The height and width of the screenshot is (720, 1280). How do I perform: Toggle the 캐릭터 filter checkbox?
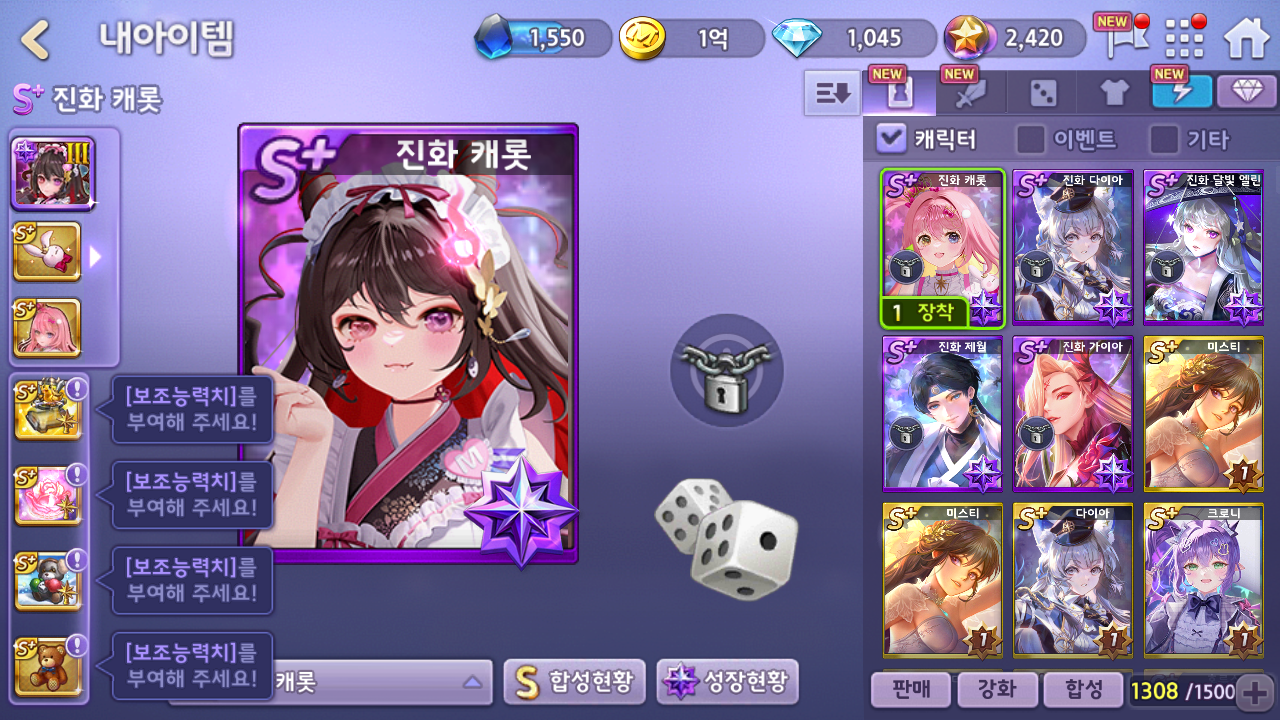(891, 138)
